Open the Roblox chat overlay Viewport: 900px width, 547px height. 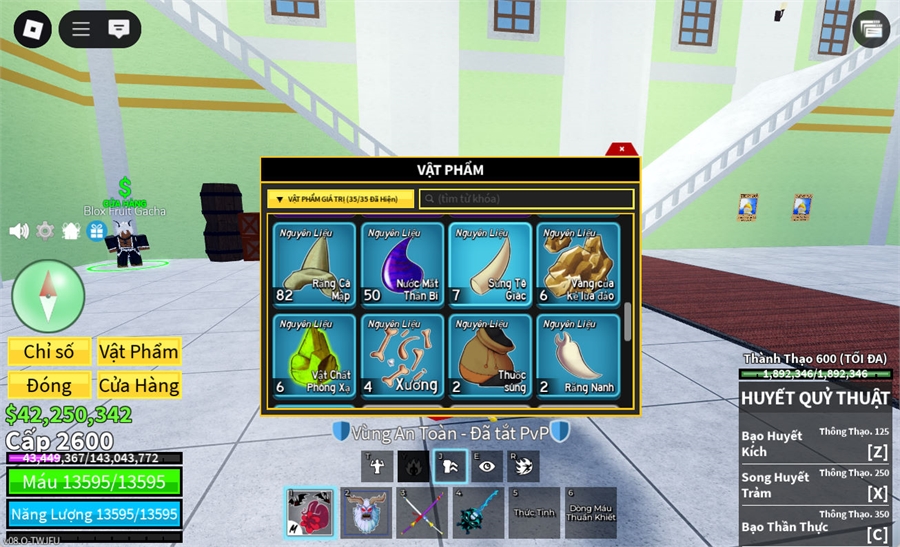(x=119, y=29)
